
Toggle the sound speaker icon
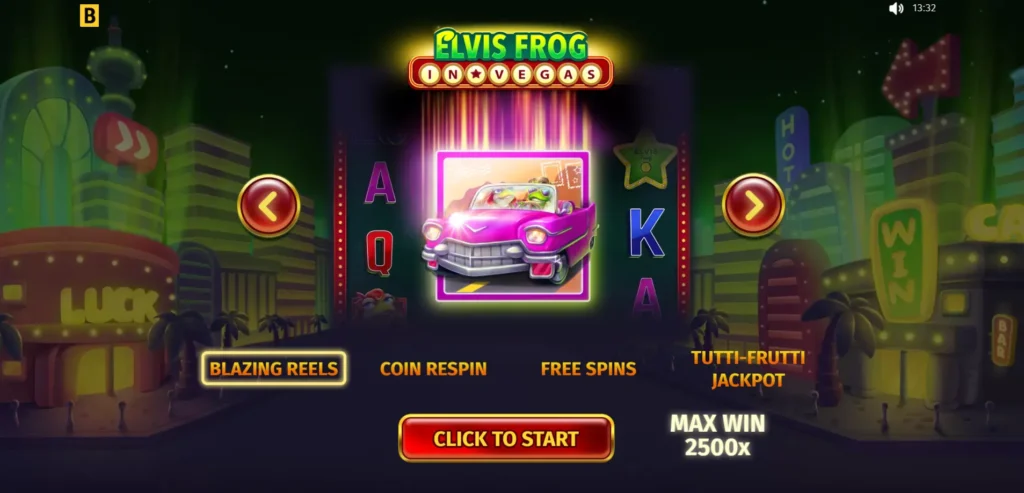896,9
